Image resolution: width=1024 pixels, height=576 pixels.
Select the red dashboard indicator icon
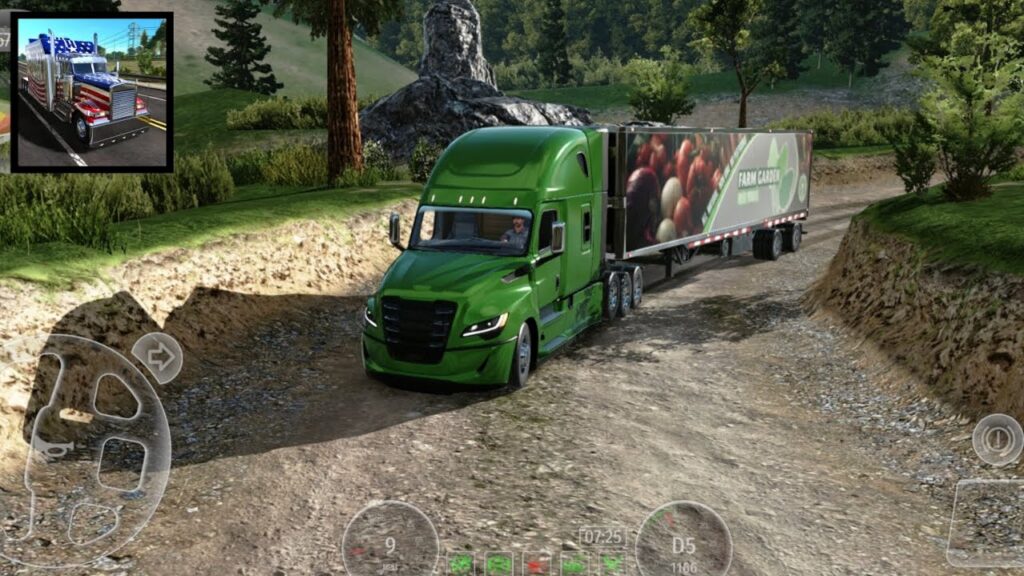tap(536, 564)
